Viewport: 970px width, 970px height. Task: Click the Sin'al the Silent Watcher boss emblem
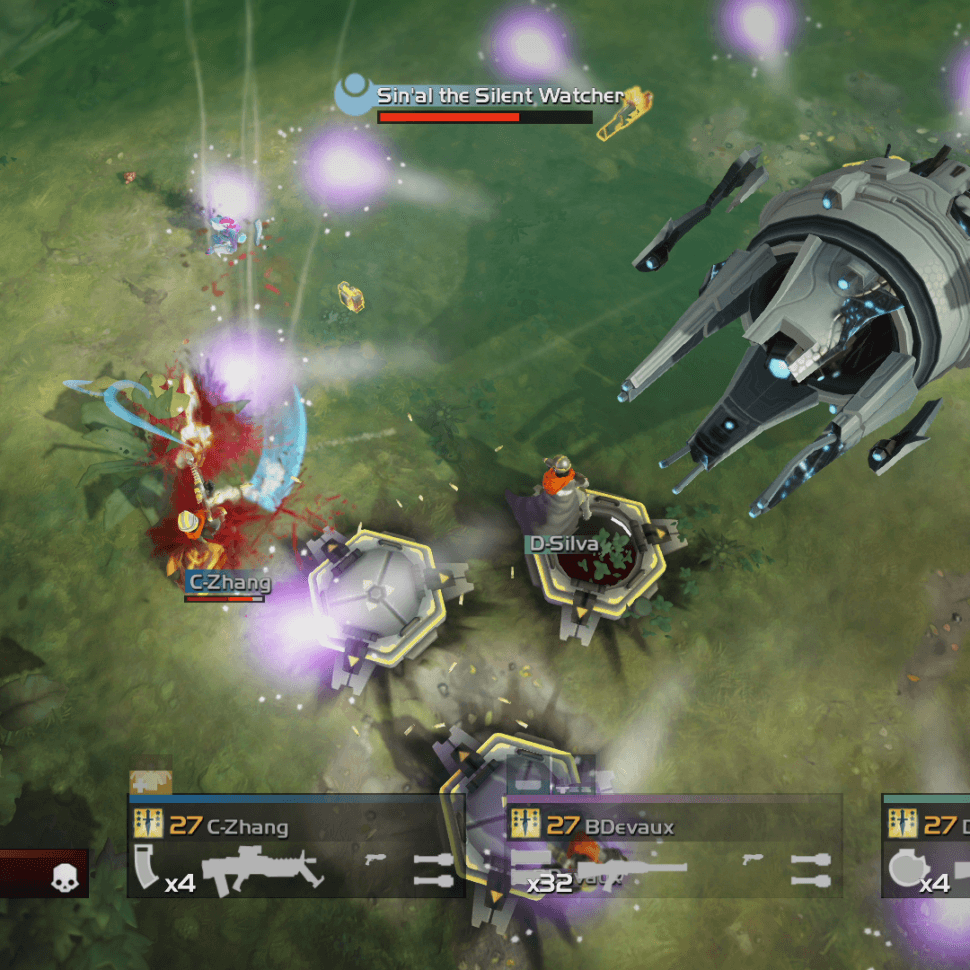(x=353, y=97)
